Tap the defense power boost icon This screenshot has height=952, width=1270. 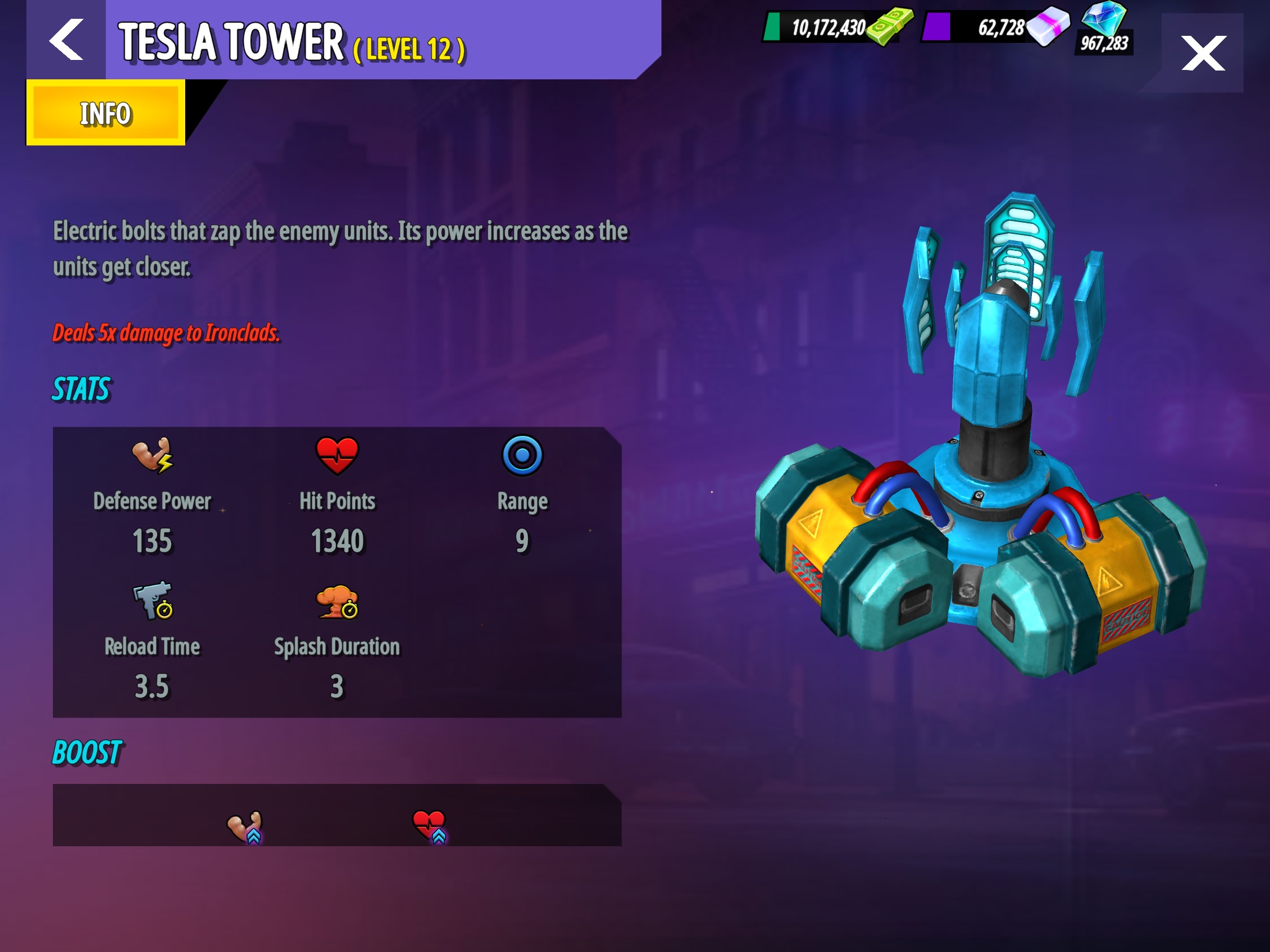point(245,827)
